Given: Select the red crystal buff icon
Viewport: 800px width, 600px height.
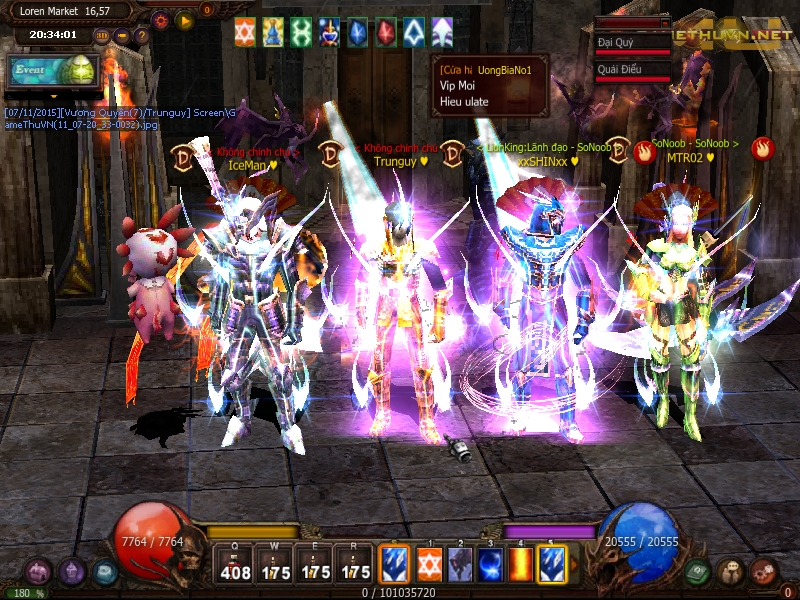Looking at the screenshot, I should tap(385, 32).
